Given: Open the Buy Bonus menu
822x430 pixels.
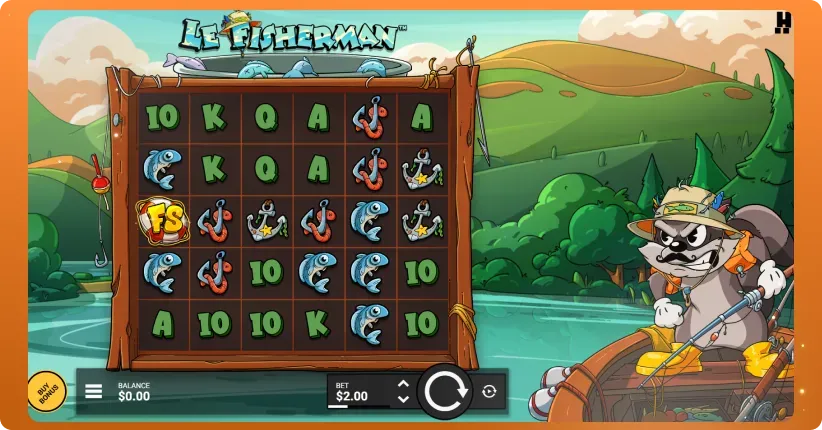Looking at the screenshot, I should click(45, 391).
